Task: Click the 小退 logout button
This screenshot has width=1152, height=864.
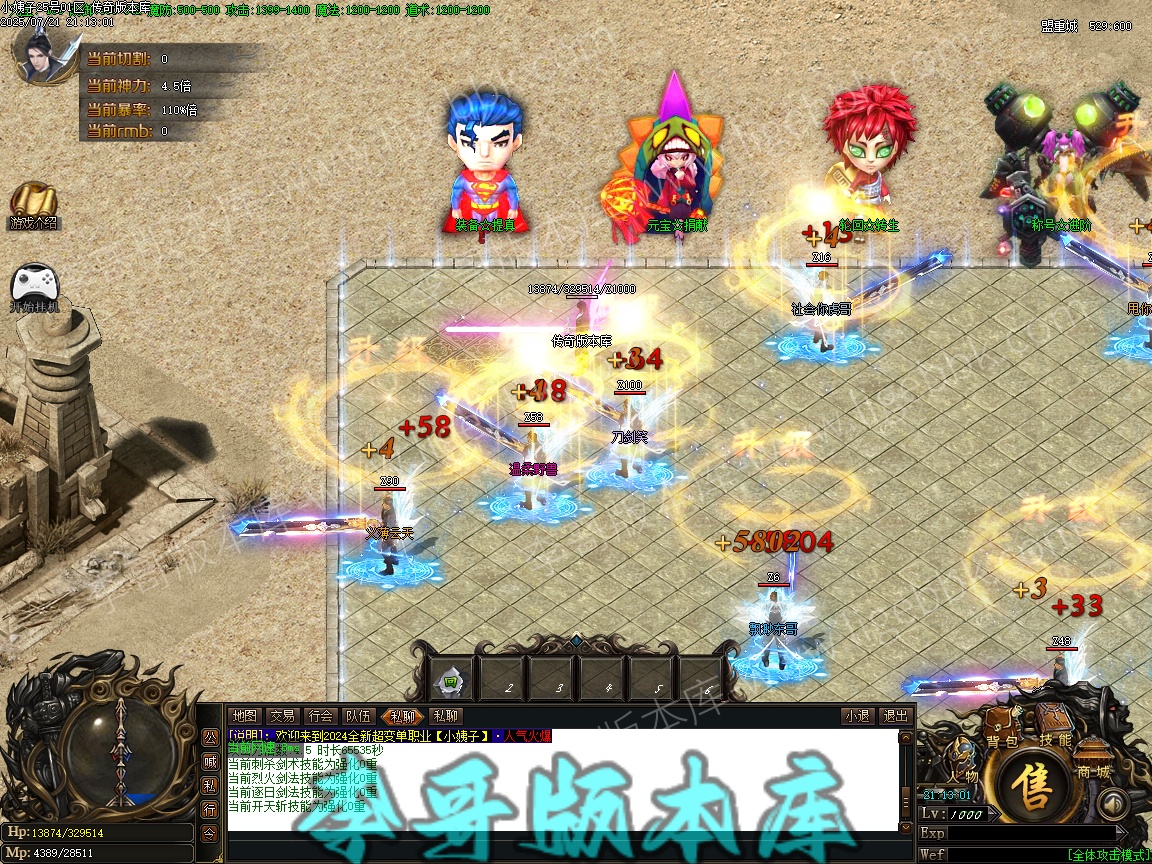Action: [x=856, y=716]
